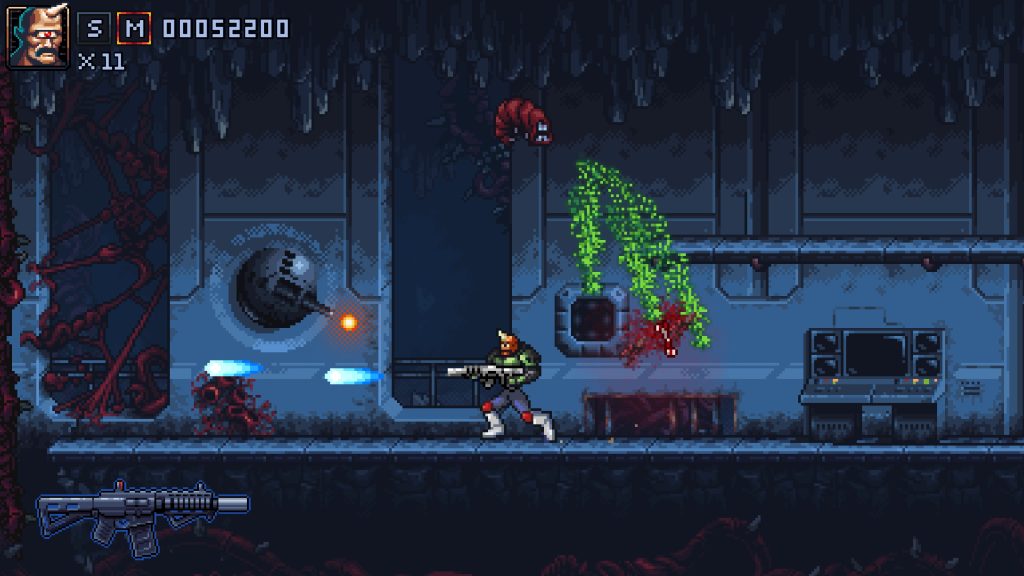Screen dimensions: 1024x576
Task: Click the player character portrait
Action: (x=38, y=37)
